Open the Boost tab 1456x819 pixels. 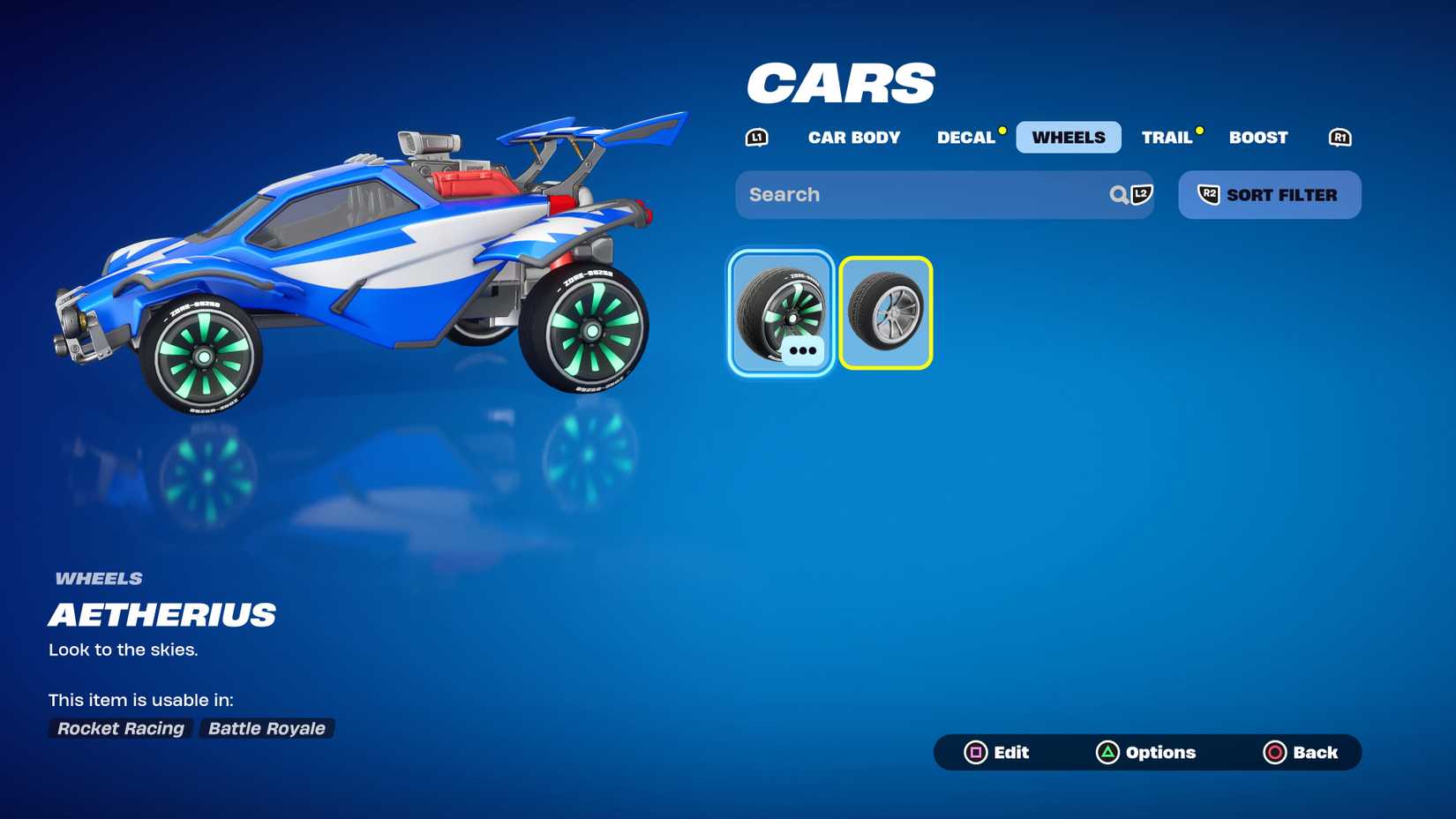tap(1257, 137)
